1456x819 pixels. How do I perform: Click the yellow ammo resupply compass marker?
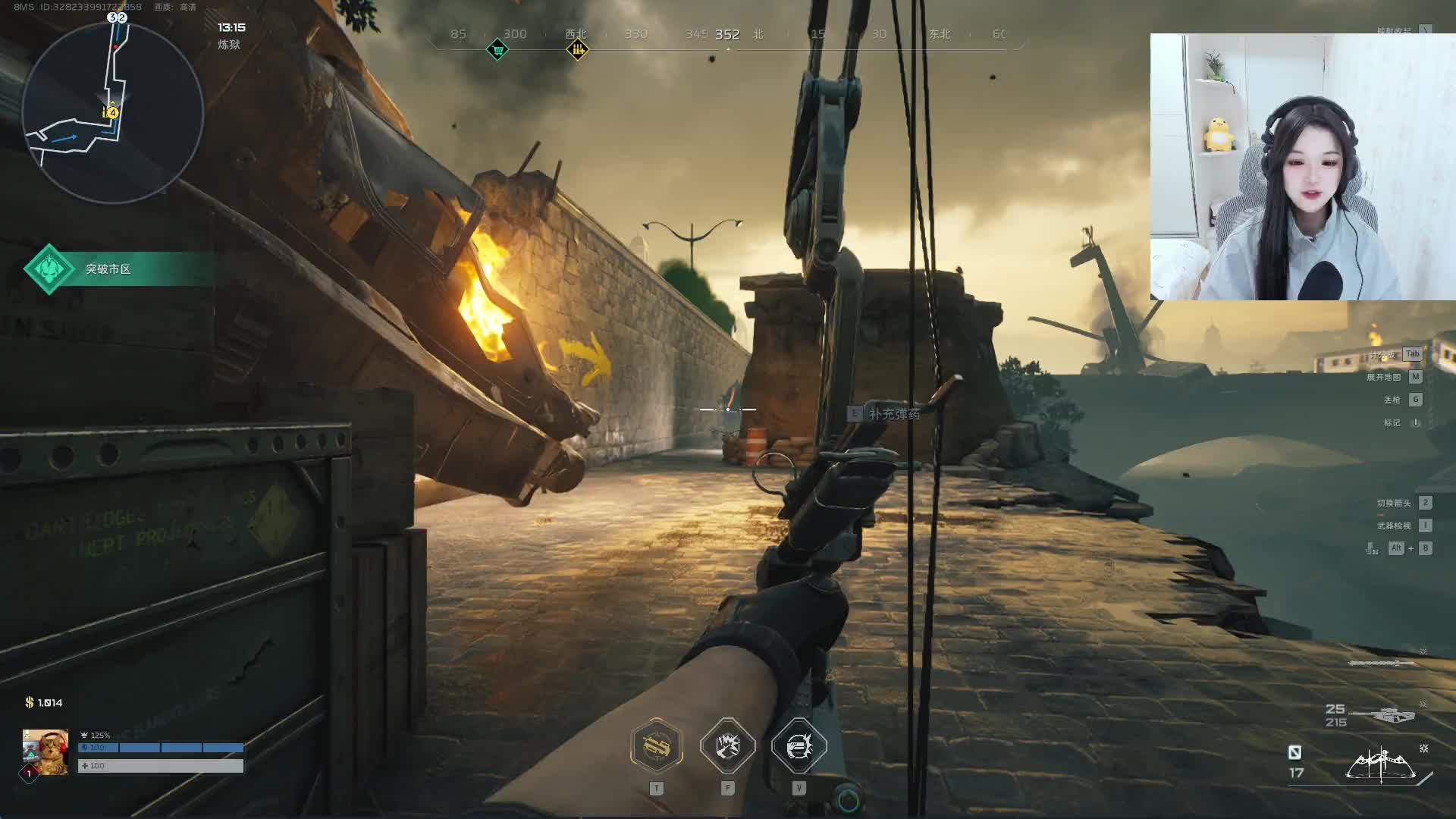pos(578,50)
